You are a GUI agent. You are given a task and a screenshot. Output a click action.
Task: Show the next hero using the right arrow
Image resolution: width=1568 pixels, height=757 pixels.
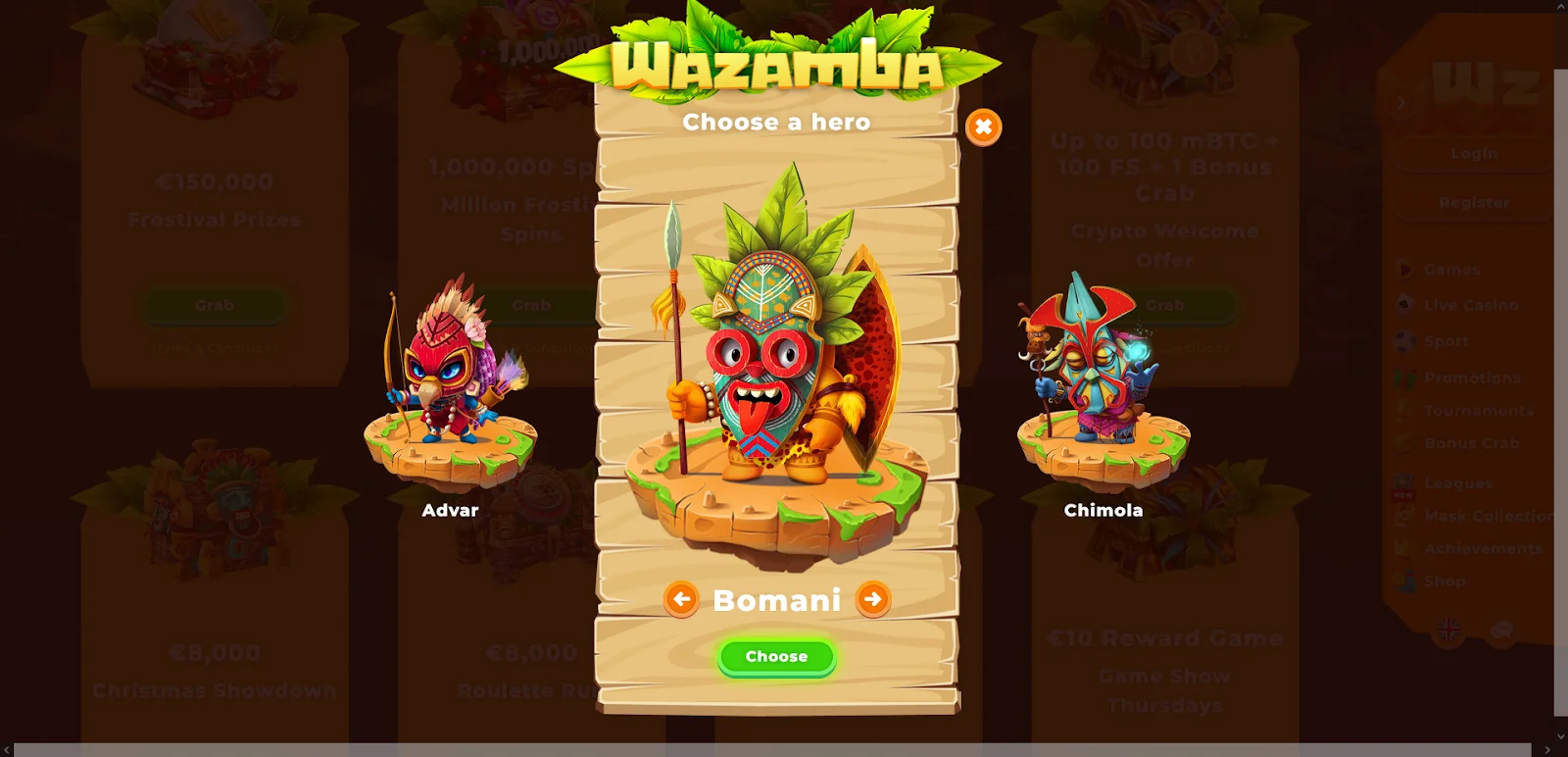point(870,600)
